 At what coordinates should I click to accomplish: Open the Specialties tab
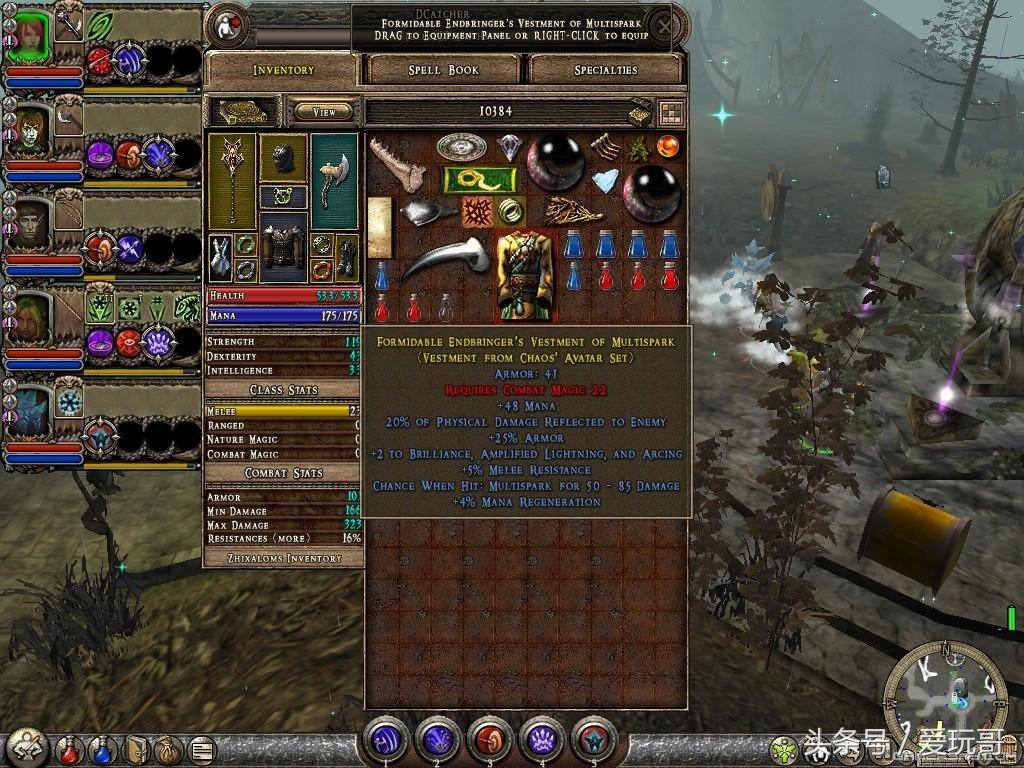[606, 70]
